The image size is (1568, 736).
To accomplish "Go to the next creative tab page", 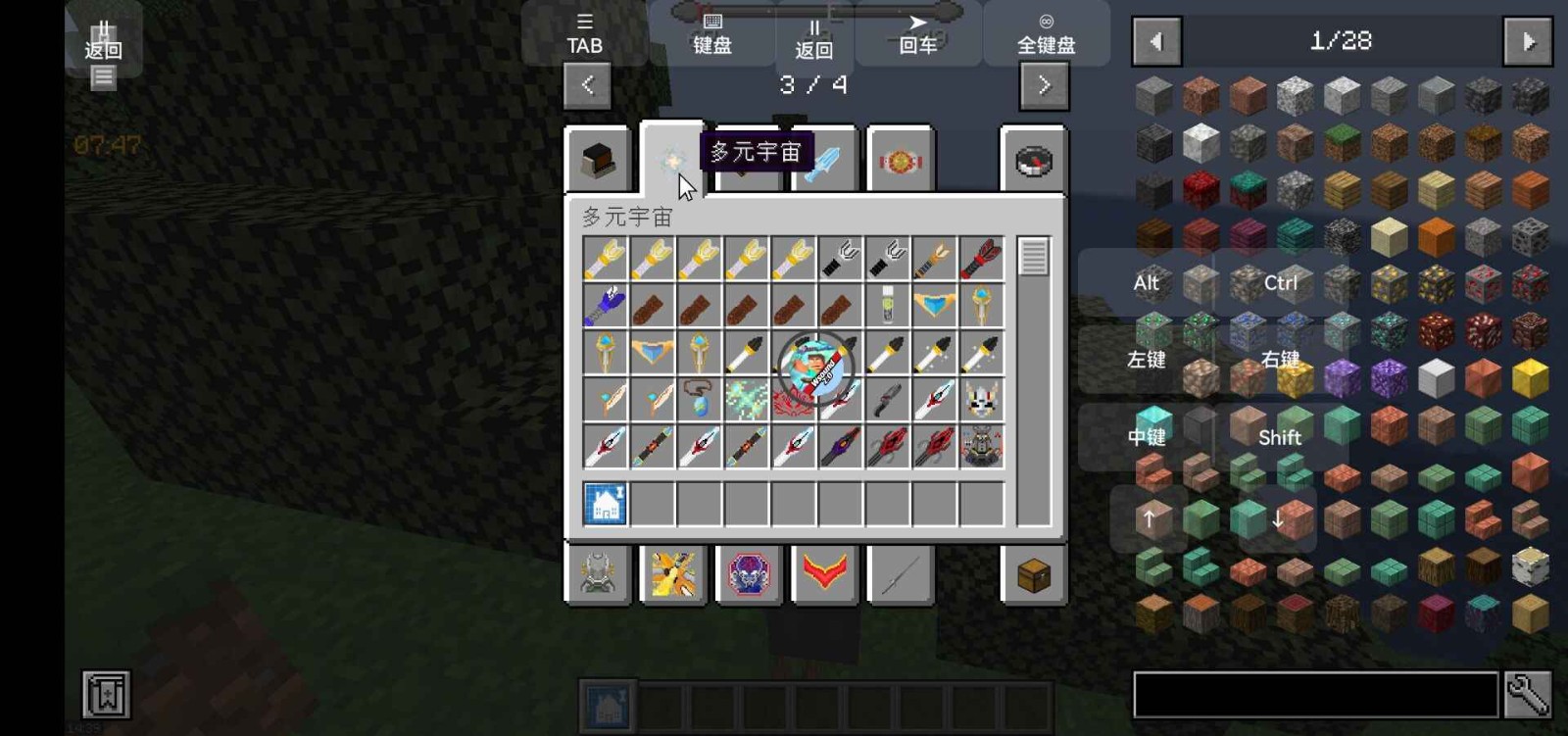I will 1044,85.
